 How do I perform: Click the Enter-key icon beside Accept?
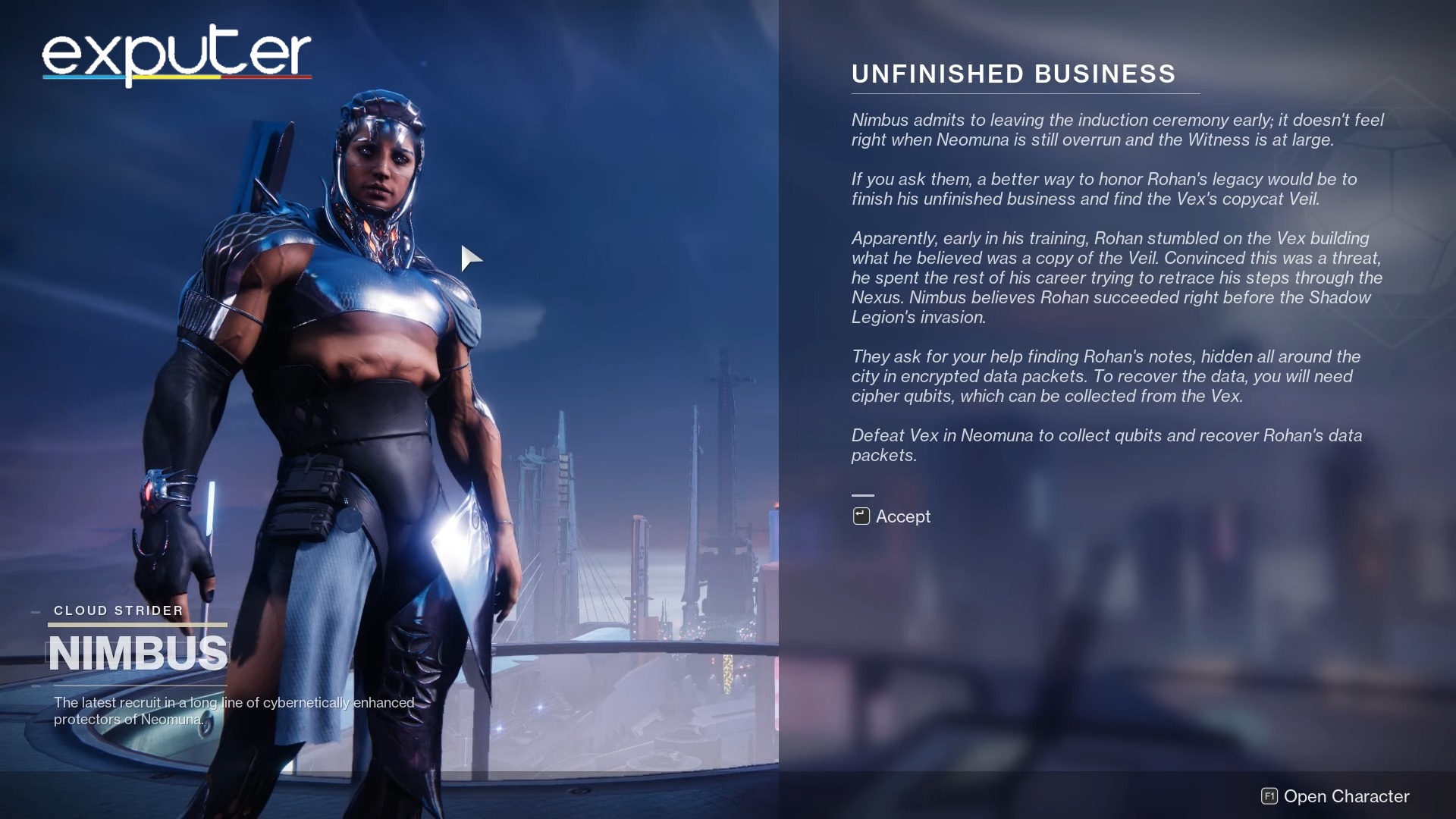point(861,516)
